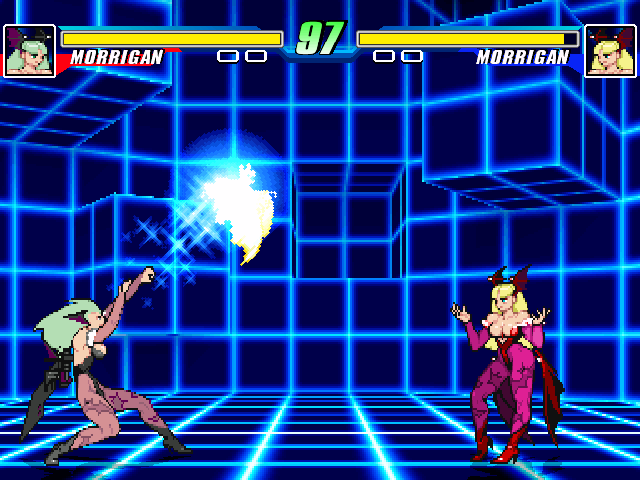Select the blonde Morrigan portrait

(610, 51)
